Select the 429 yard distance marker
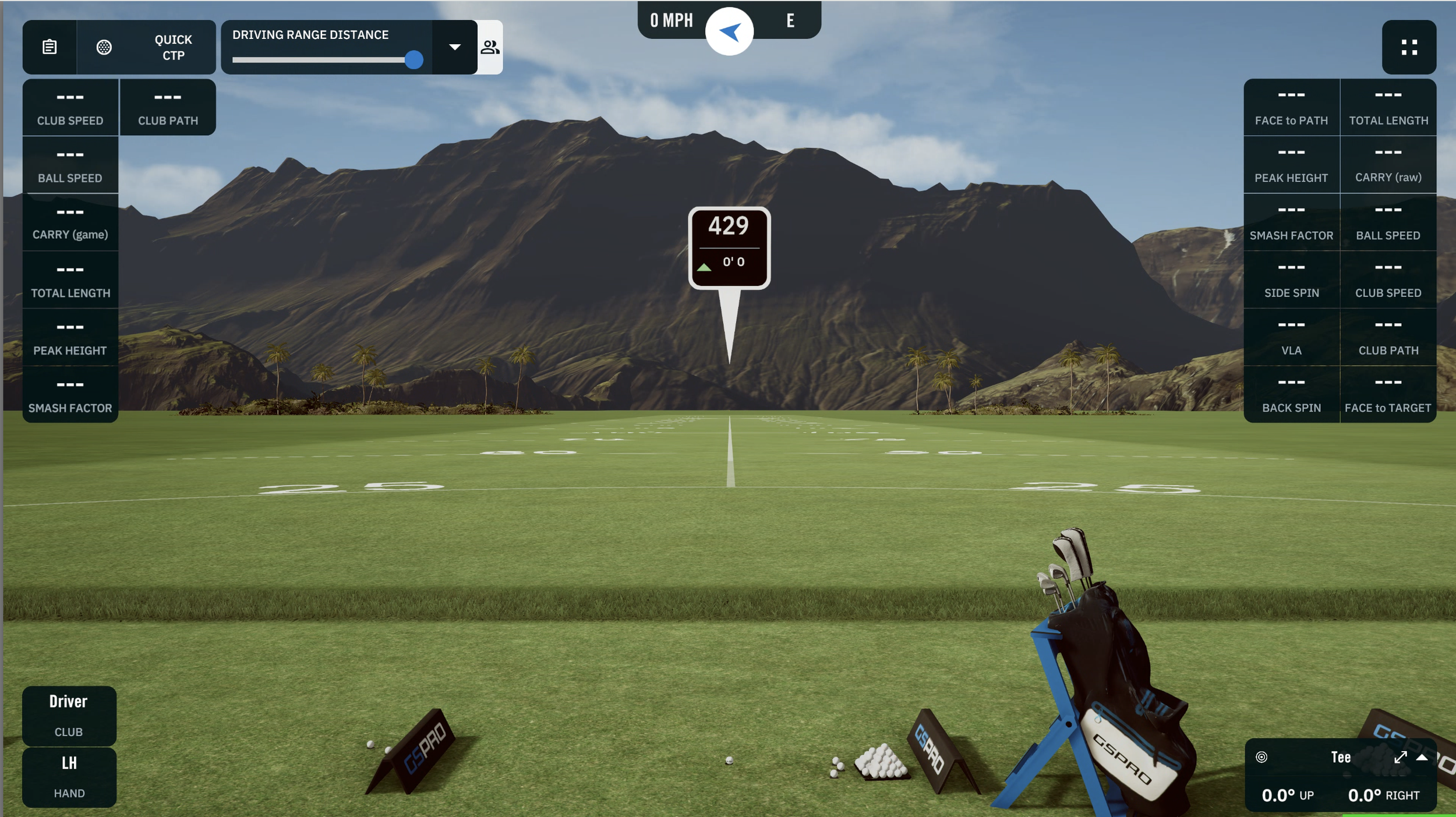The width and height of the screenshot is (1456, 817). click(x=729, y=247)
